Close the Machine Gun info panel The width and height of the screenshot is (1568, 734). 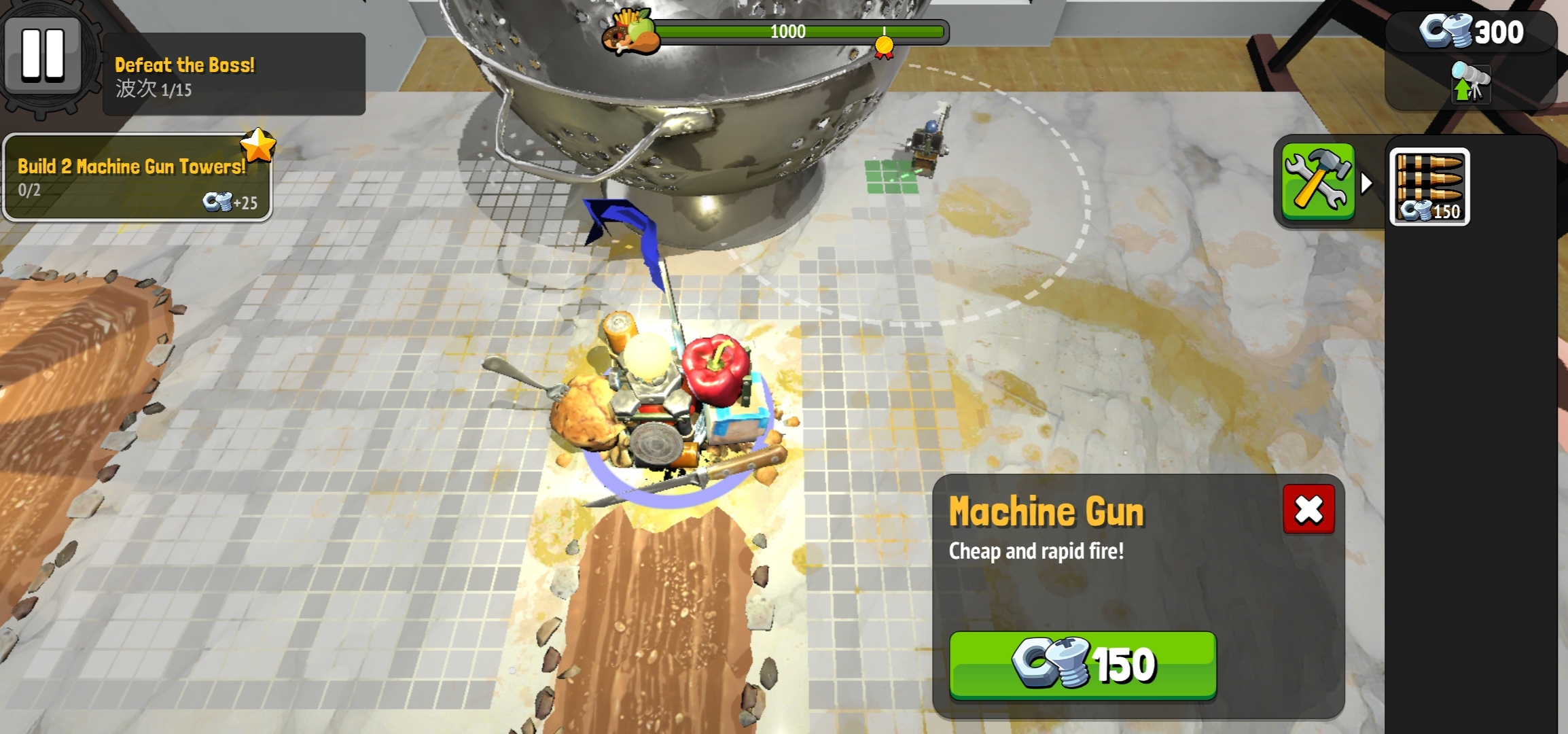coord(1308,510)
